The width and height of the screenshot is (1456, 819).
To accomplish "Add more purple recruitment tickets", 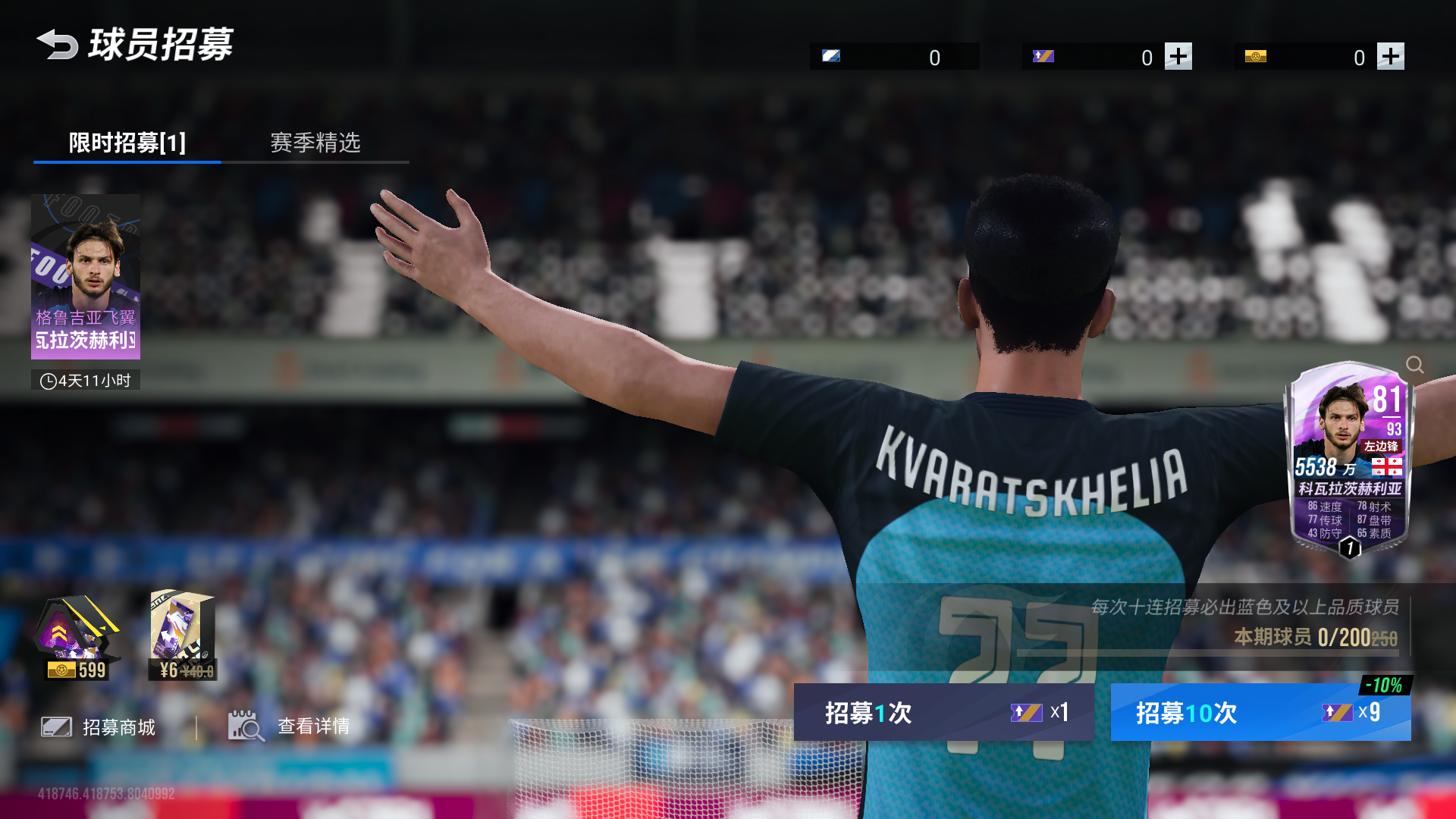I will pyautogui.click(x=1178, y=56).
